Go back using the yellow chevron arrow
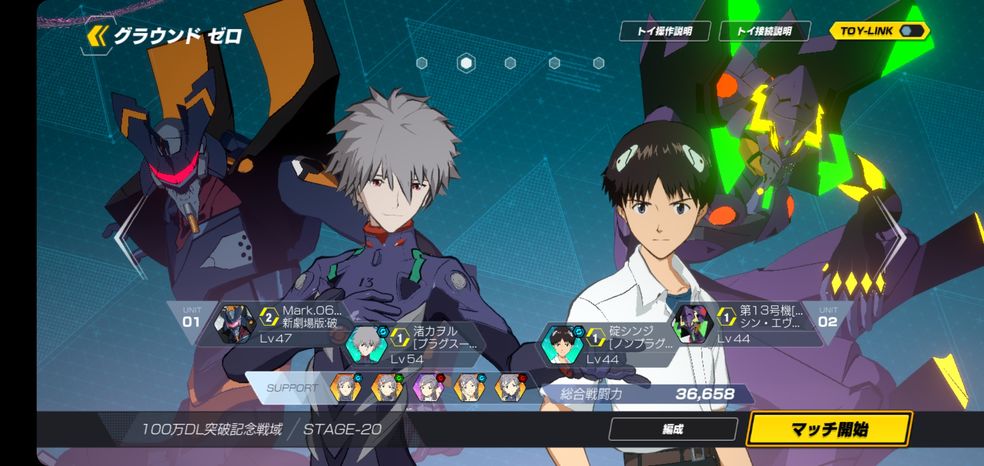The height and width of the screenshot is (466, 984). click(x=97, y=37)
